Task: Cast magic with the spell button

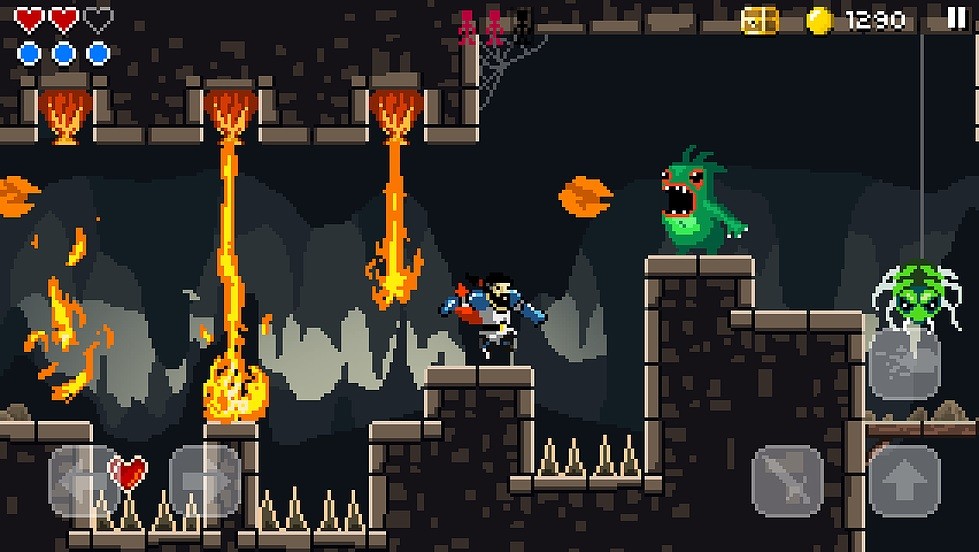Action: point(904,364)
